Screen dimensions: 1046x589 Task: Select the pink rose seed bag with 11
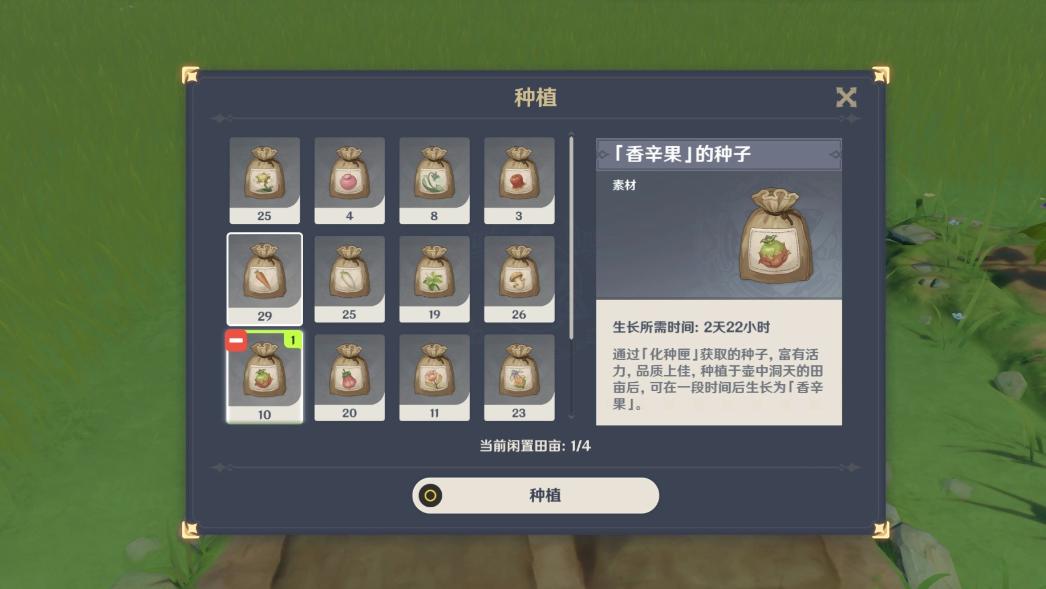point(434,374)
